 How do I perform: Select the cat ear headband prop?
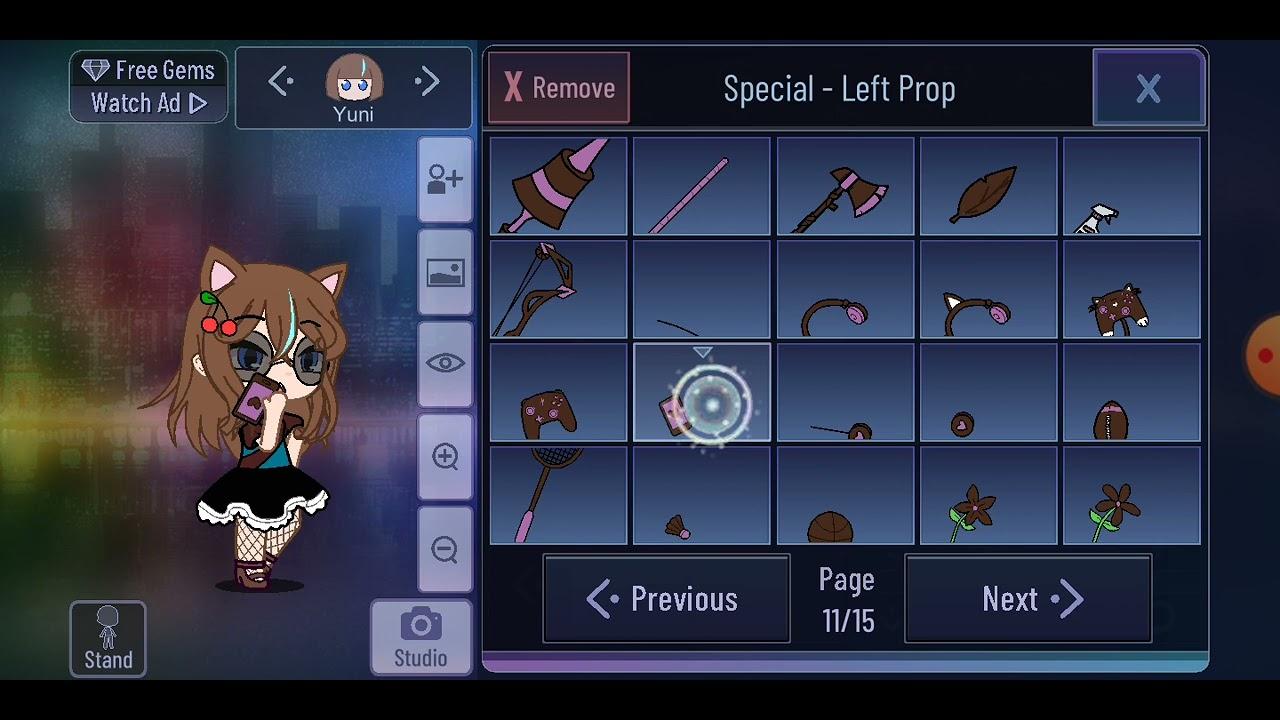coord(988,289)
